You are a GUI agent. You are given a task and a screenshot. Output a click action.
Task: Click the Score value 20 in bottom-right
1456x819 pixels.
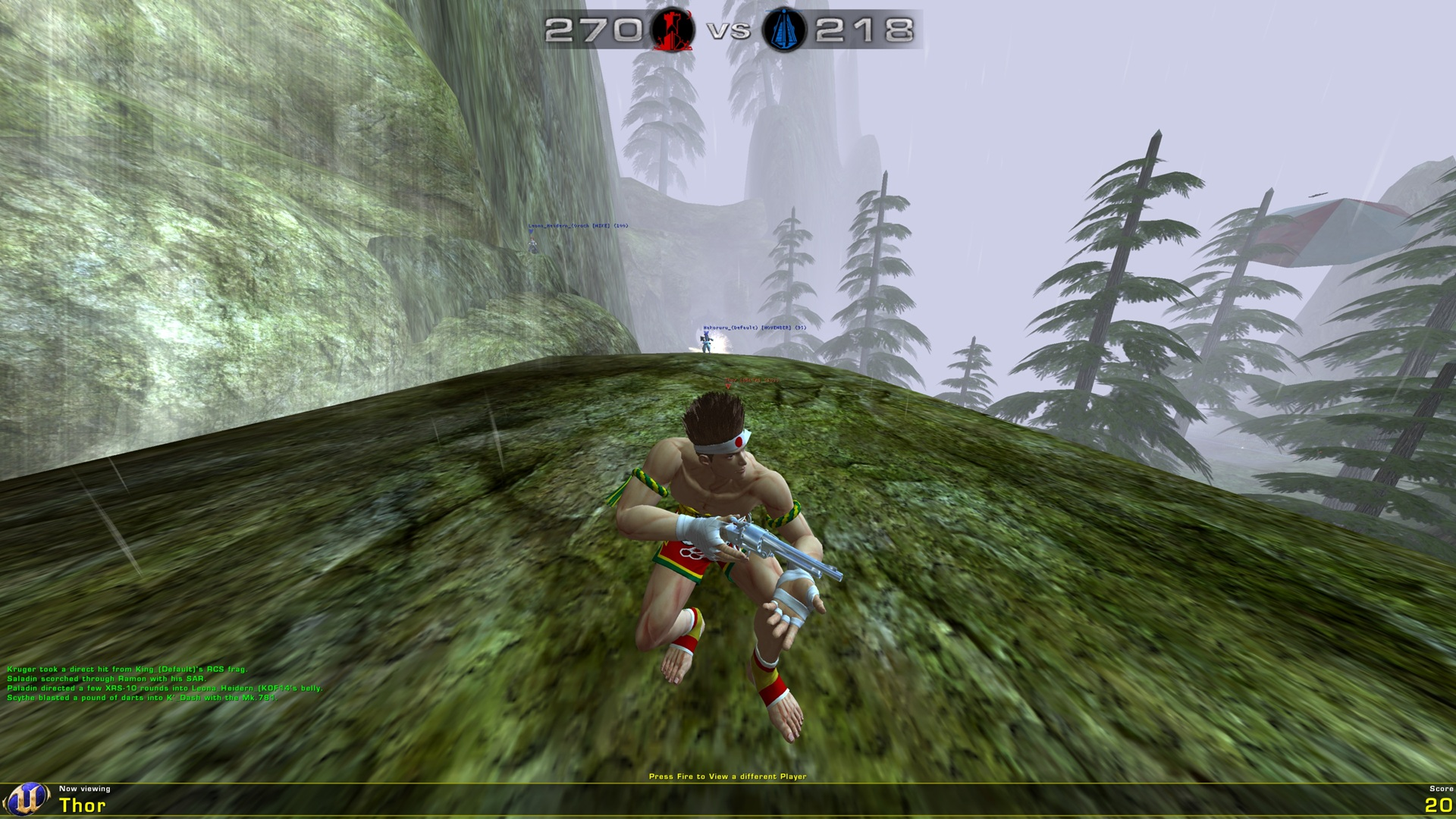coord(1439,806)
